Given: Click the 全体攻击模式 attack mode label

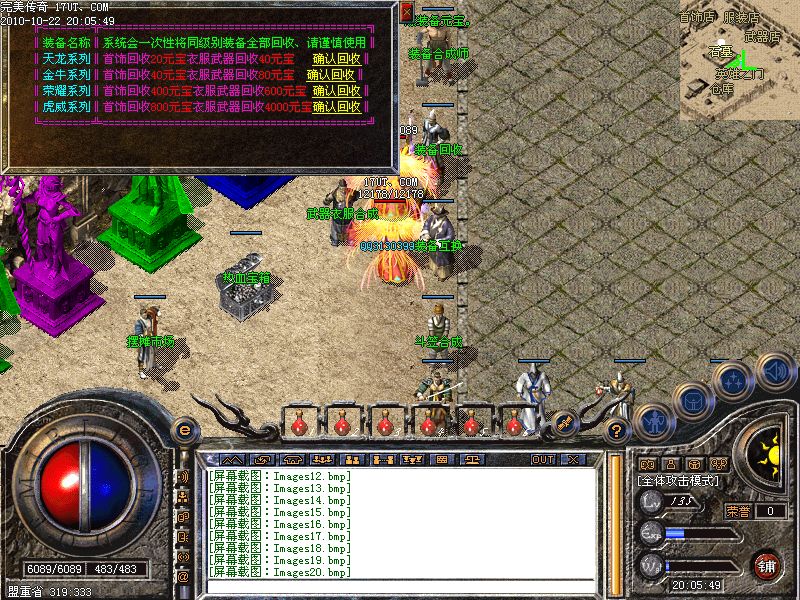Looking at the screenshot, I should coord(677,481).
